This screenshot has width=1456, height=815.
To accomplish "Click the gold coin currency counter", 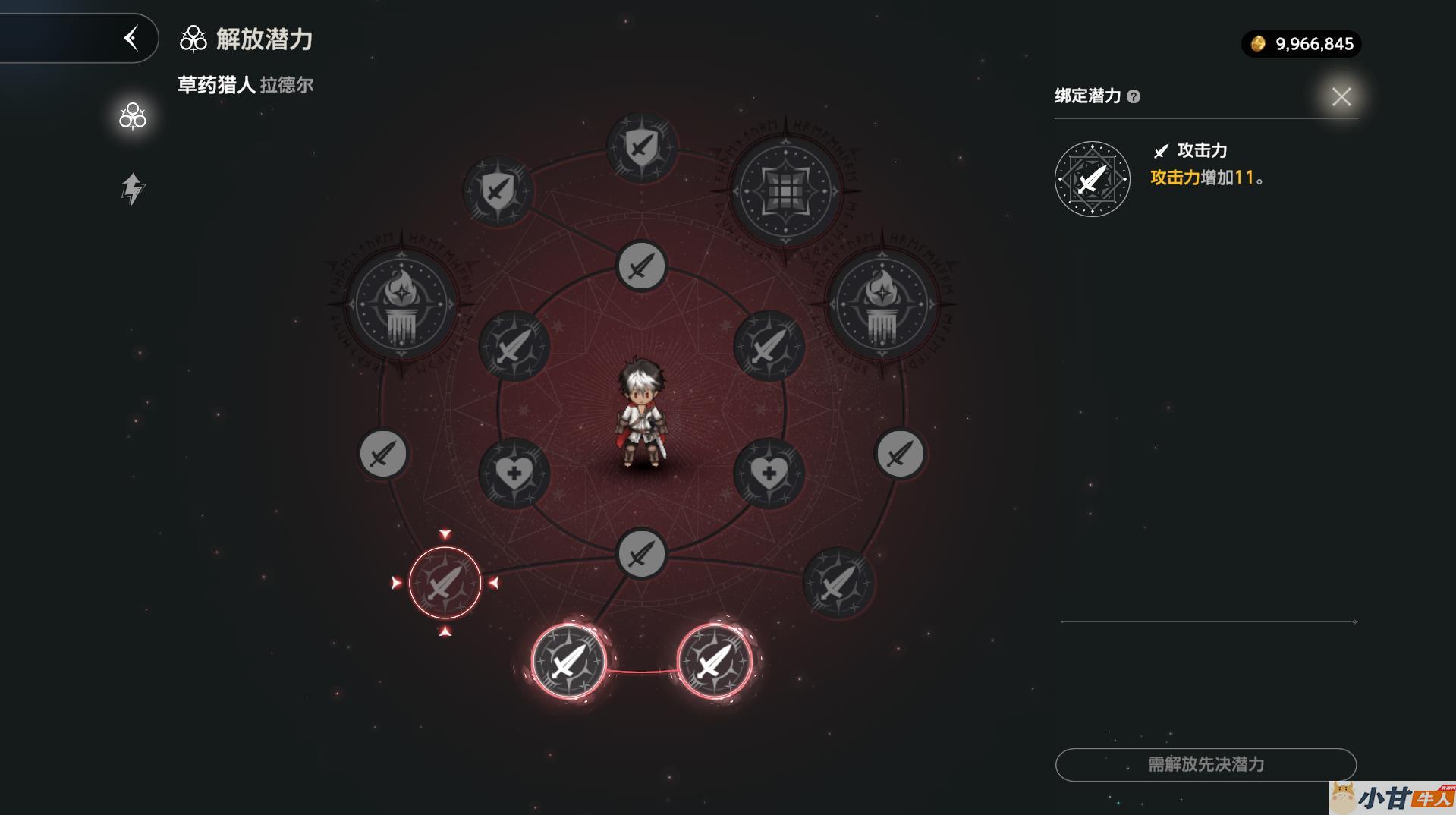I will tap(1301, 44).
